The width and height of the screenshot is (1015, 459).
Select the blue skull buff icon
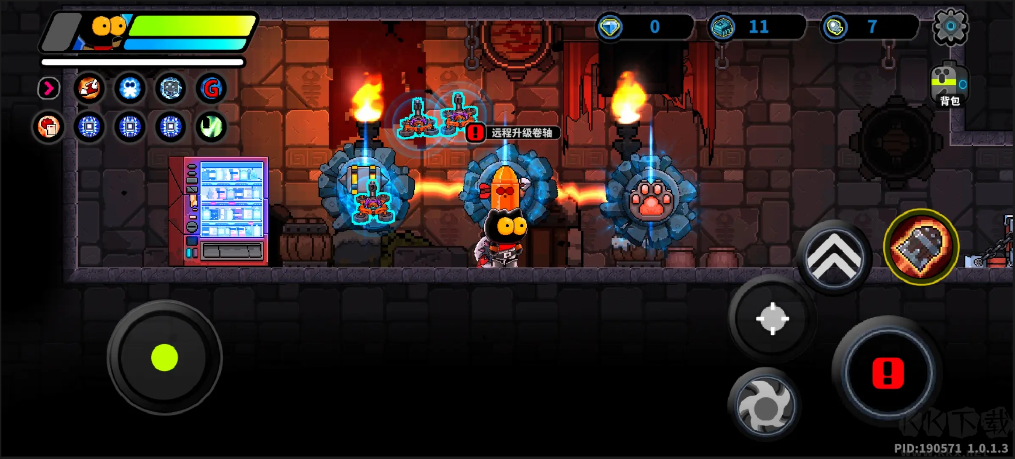coord(129,88)
